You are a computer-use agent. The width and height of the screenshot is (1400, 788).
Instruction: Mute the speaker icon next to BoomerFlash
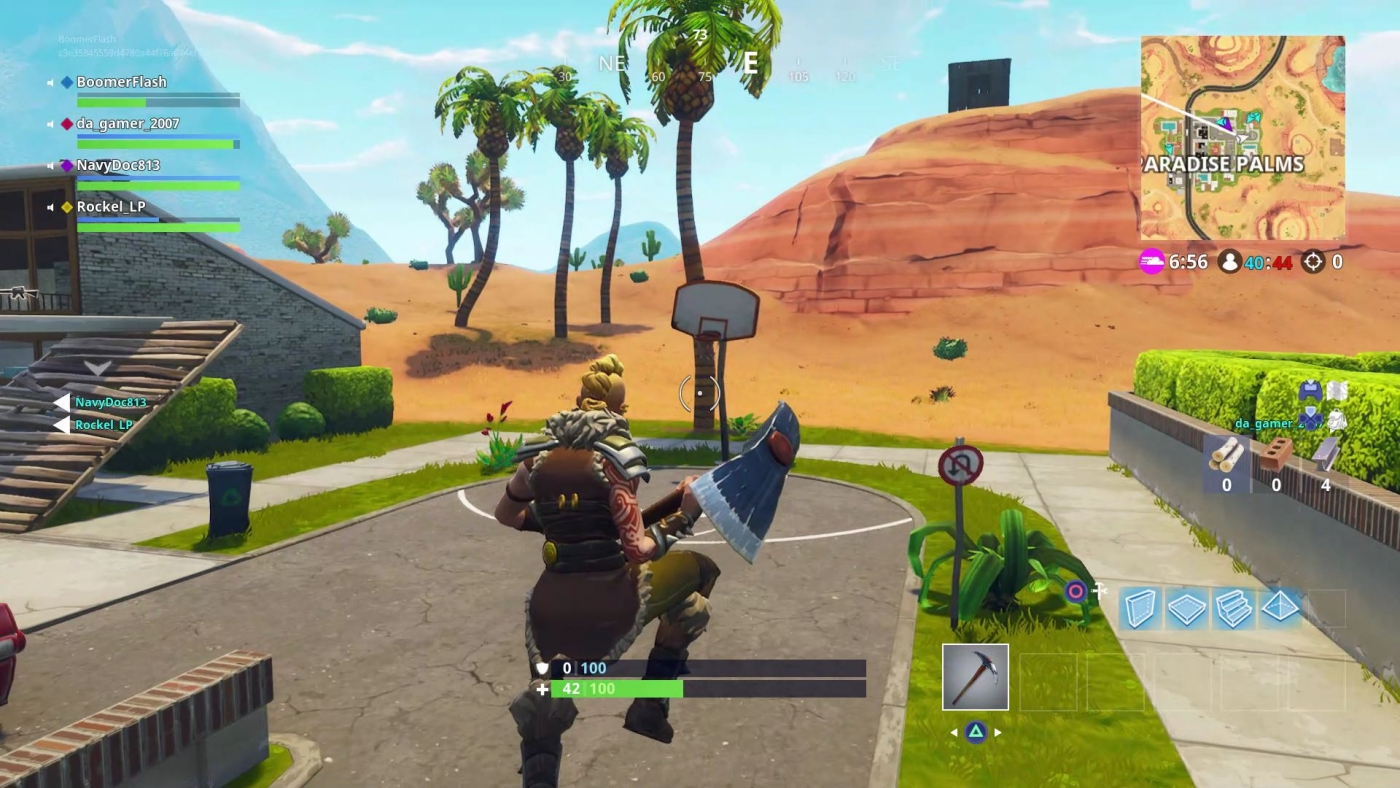pyautogui.click(x=52, y=82)
